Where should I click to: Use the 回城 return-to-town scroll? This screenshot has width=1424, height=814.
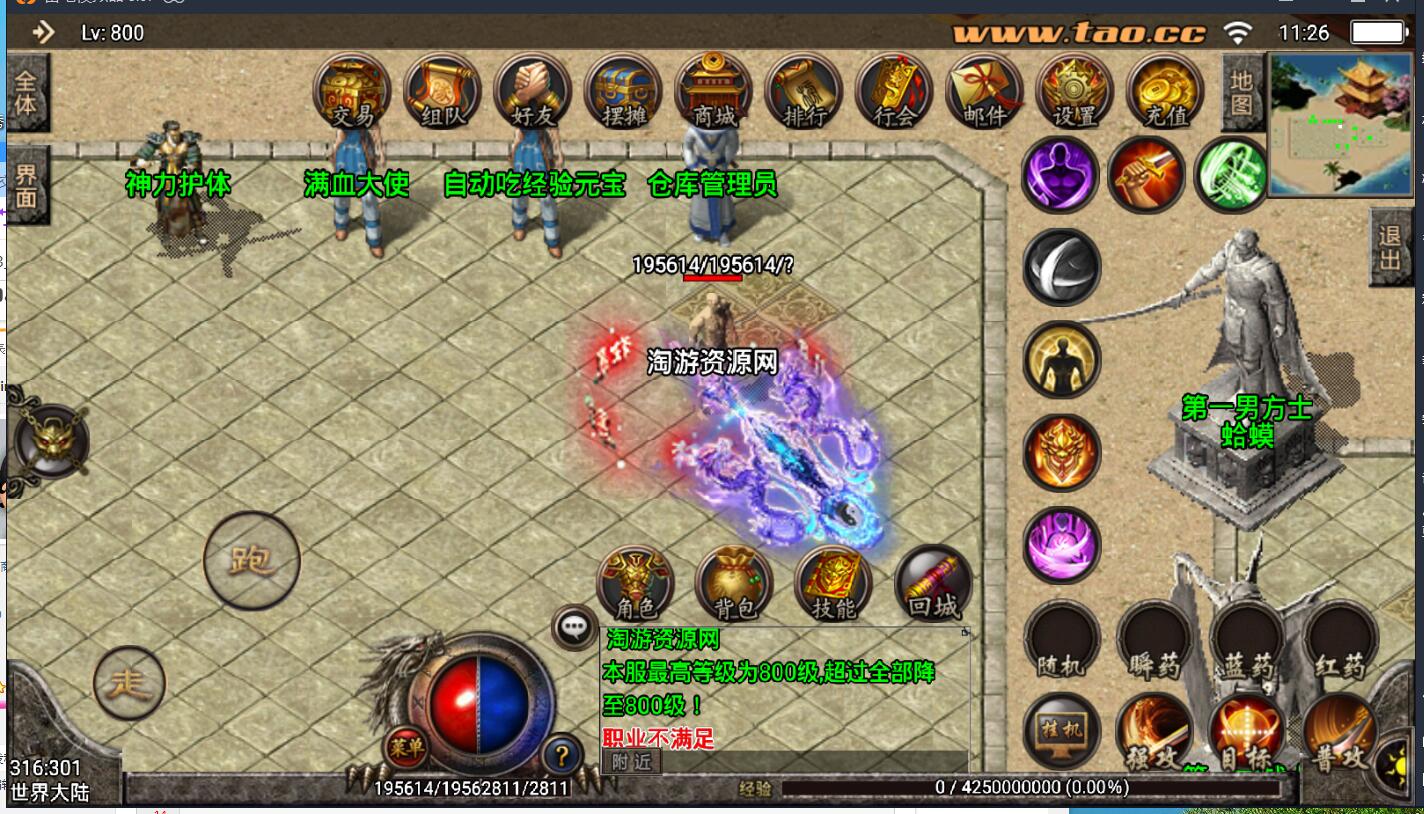933,585
